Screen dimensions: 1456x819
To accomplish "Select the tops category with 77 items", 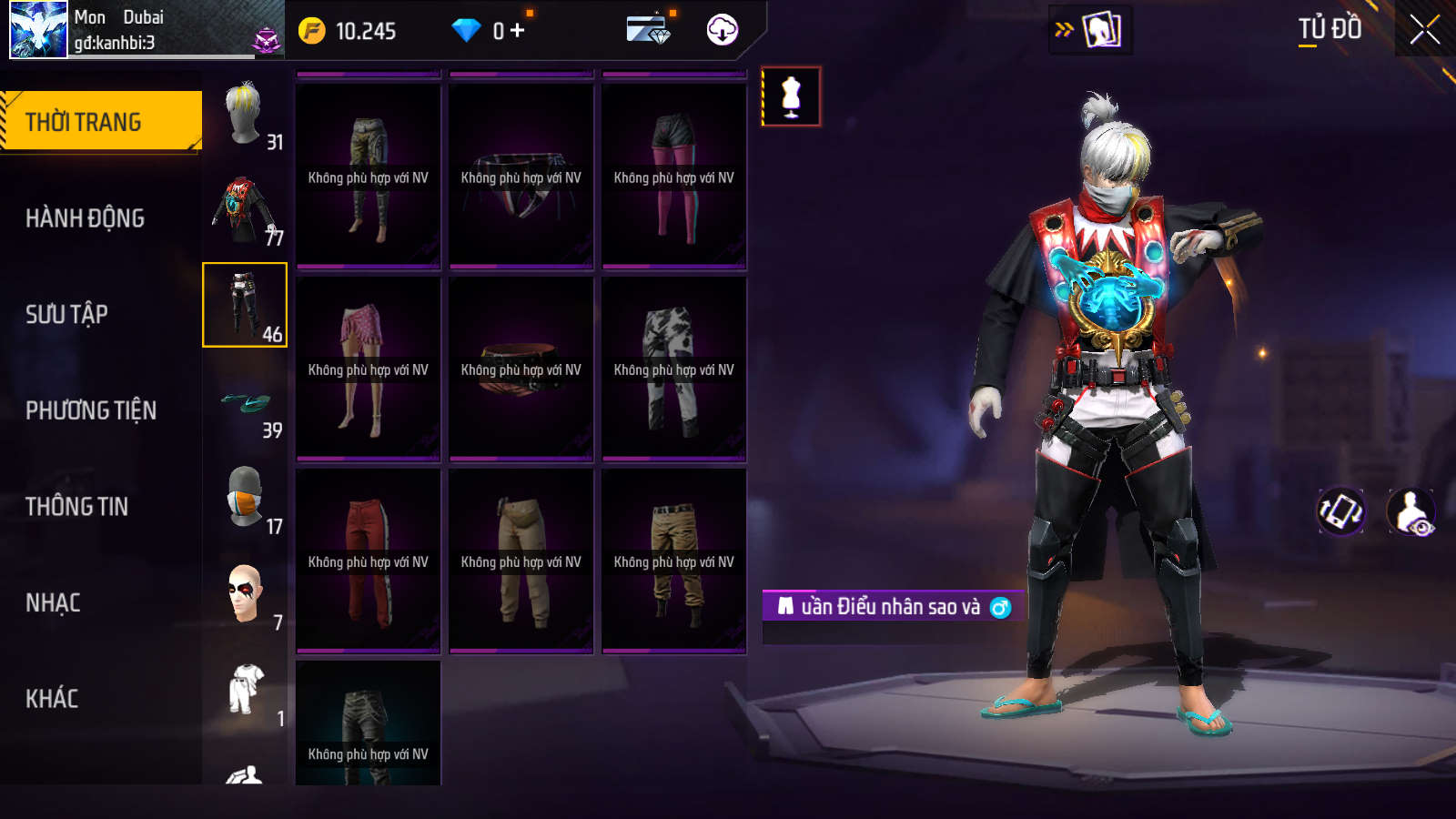I will pos(245,211).
